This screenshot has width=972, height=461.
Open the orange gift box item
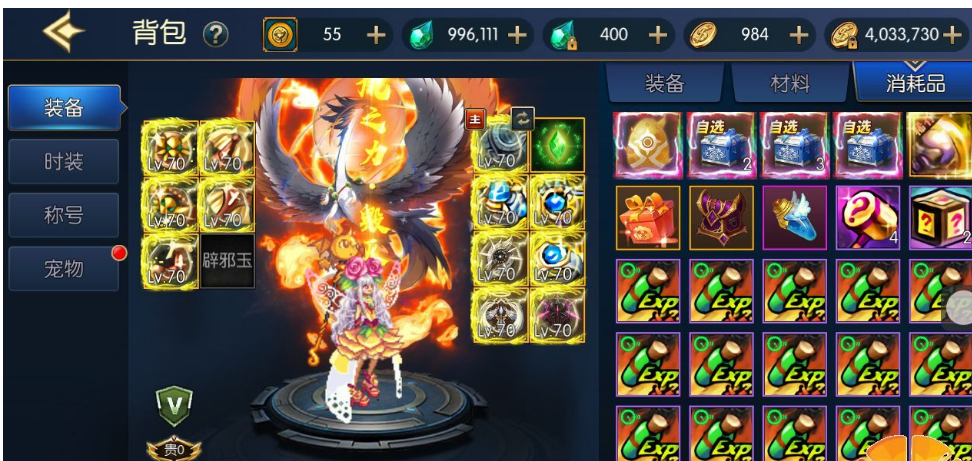[647, 217]
